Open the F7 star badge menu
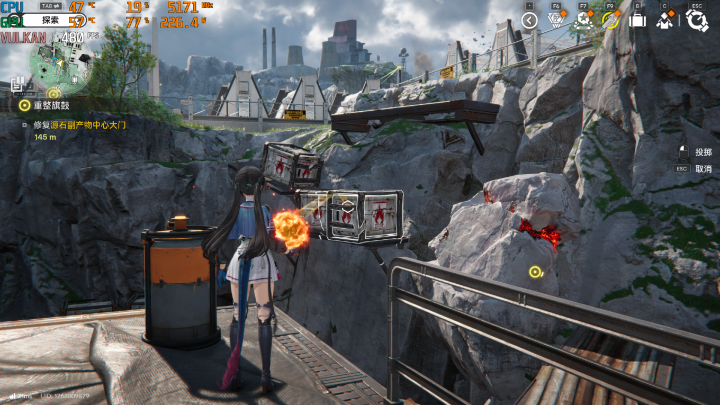This screenshot has height=405, width=720. pyautogui.click(x=584, y=19)
